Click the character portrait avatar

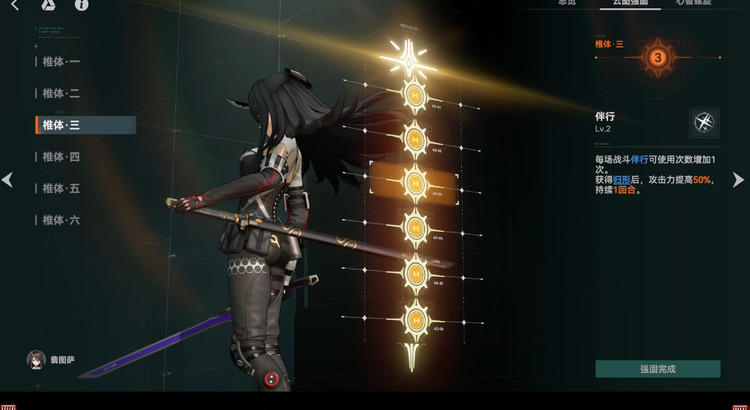point(37,359)
